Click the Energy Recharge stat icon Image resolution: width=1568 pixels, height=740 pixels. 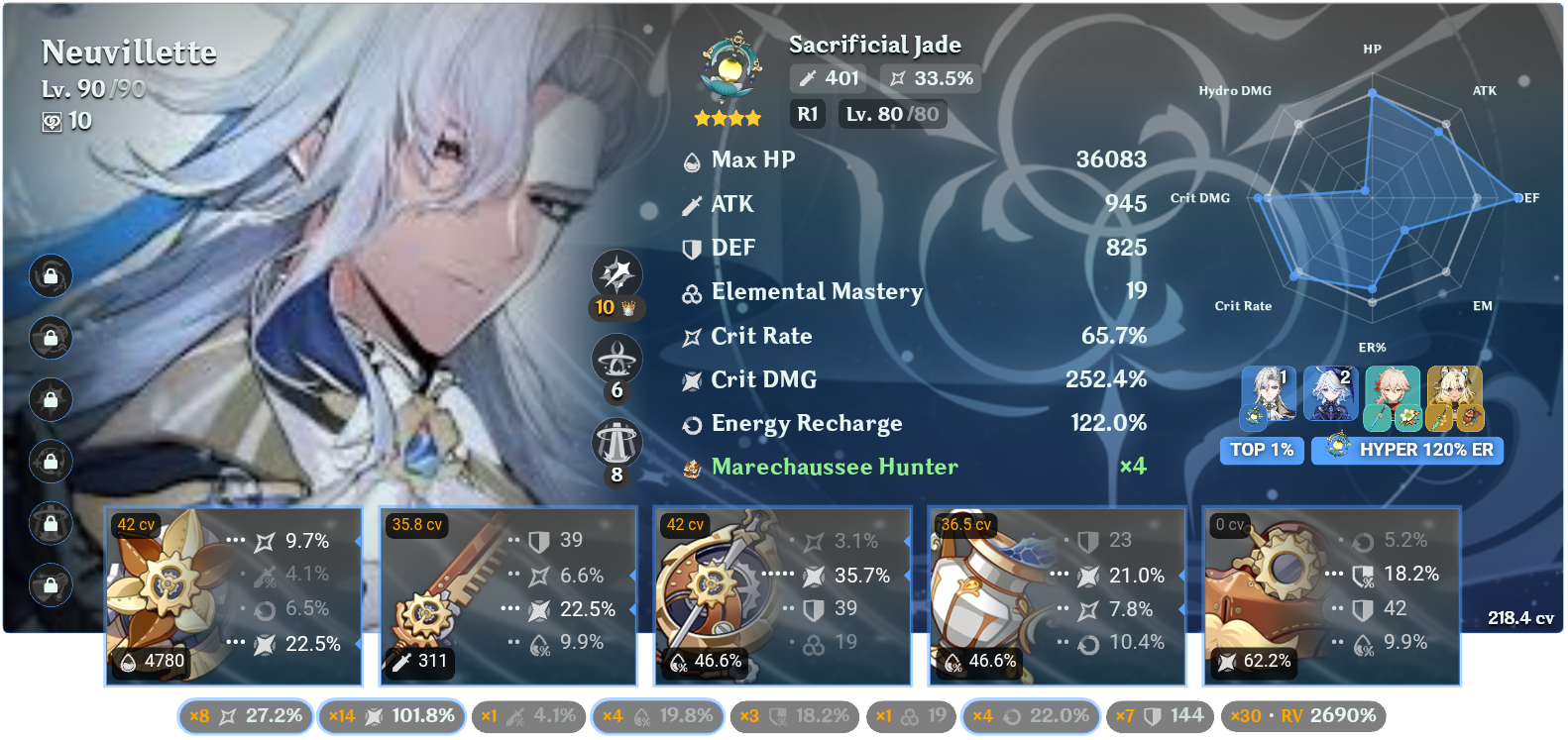691,423
